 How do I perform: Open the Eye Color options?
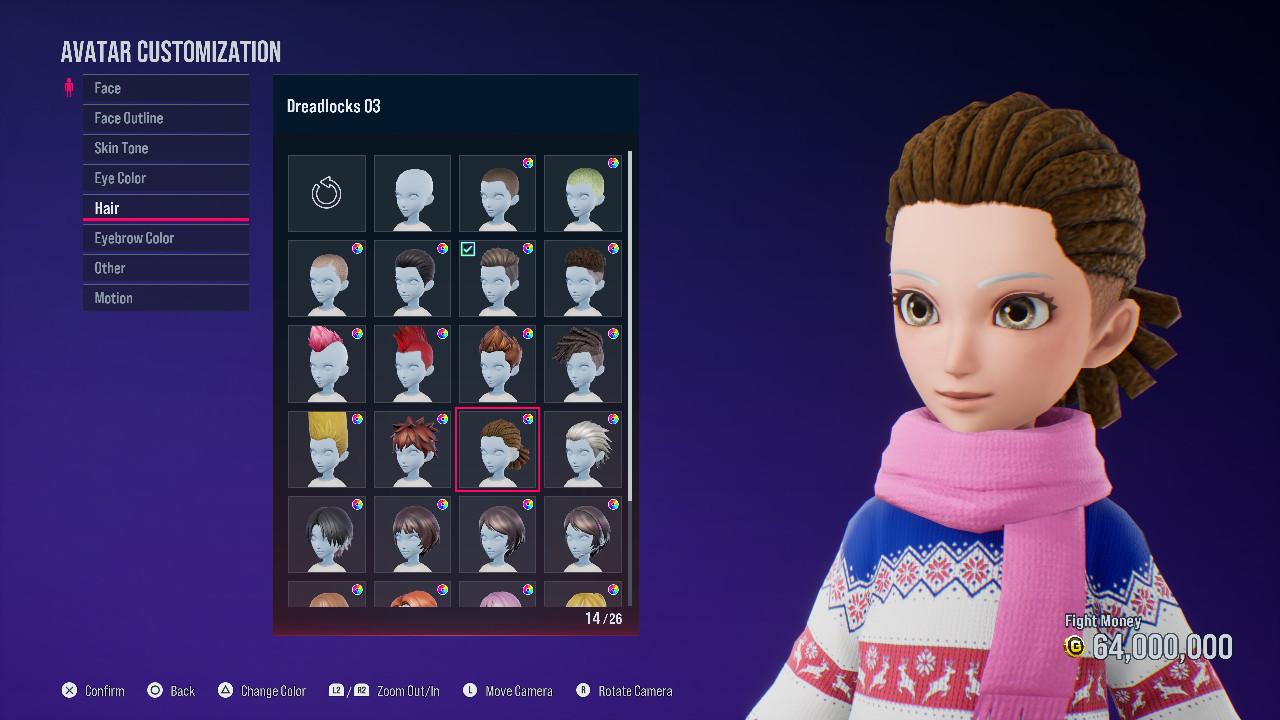165,178
